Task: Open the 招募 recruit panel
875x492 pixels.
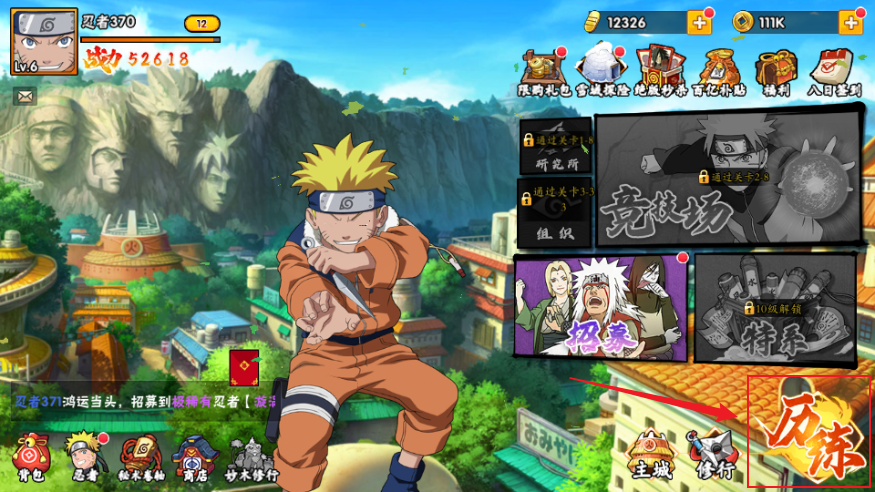Action: [x=600, y=306]
